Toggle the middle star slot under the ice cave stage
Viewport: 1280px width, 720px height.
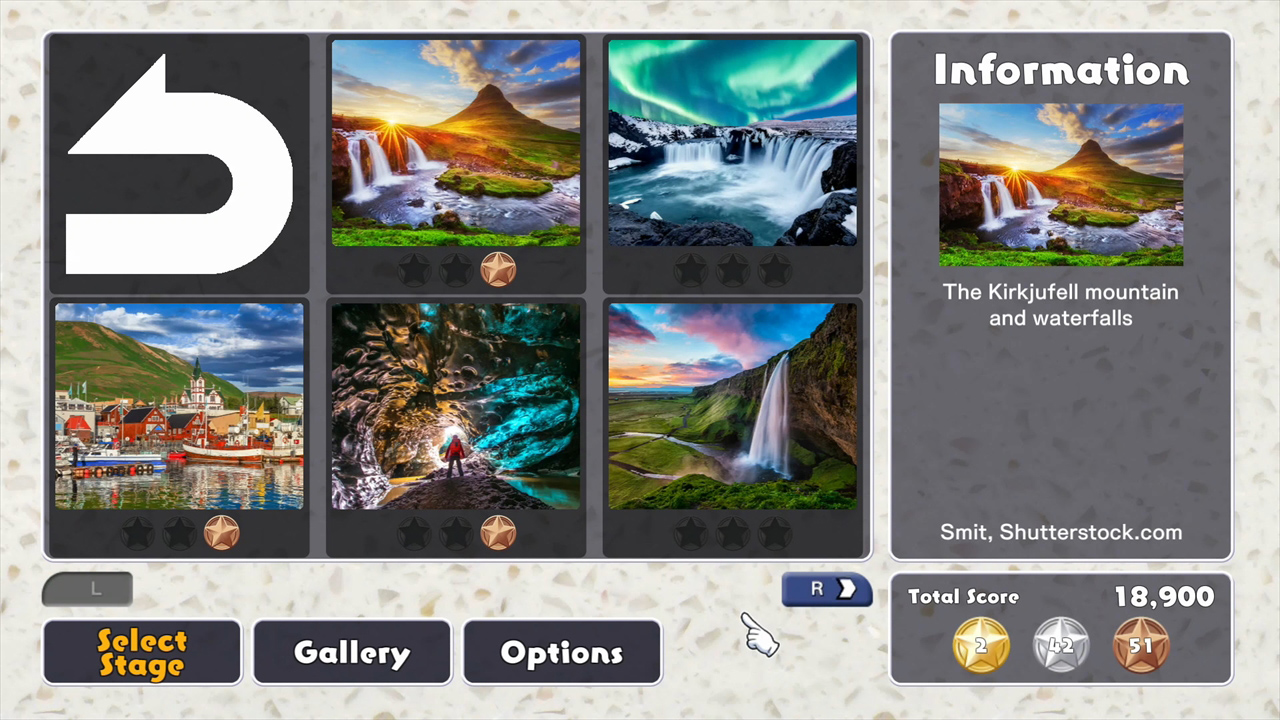pyautogui.click(x=456, y=531)
